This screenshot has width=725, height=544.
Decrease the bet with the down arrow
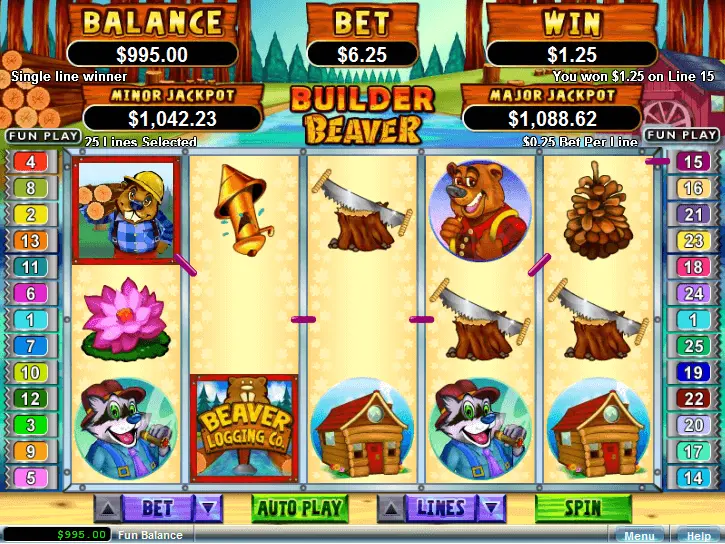click(x=207, y=509)
